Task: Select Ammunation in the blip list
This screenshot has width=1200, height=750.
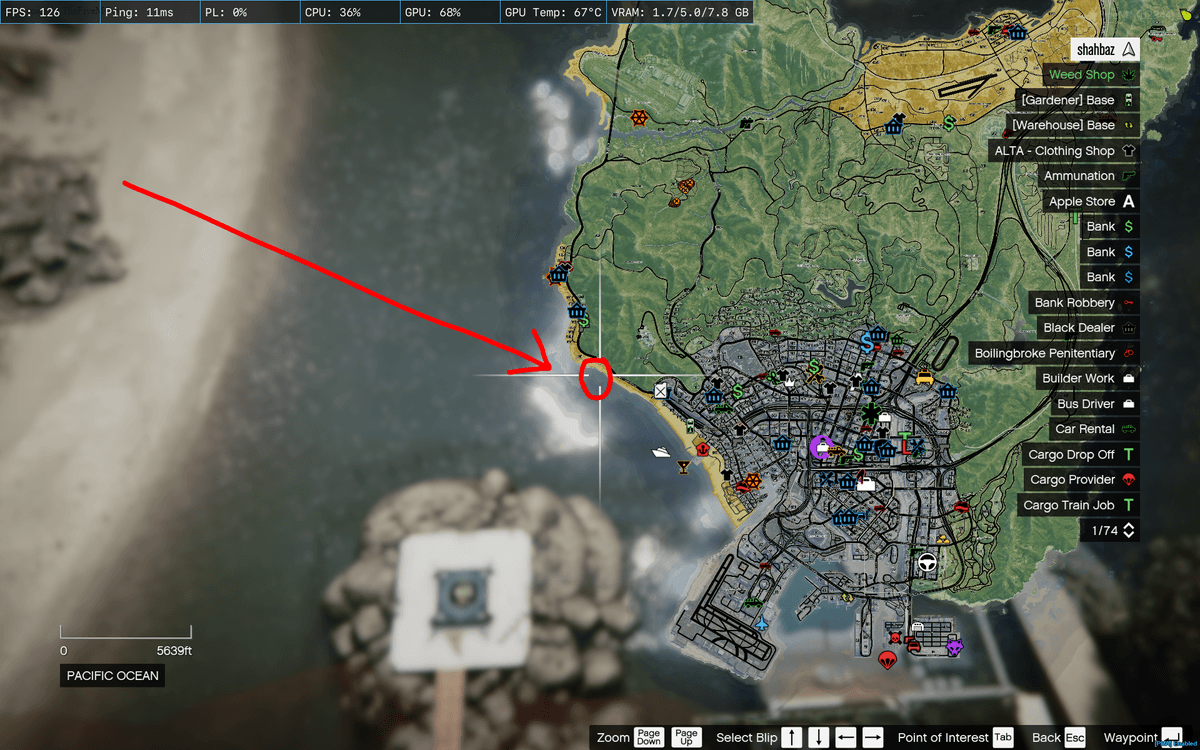Action: click(1089, 176)
